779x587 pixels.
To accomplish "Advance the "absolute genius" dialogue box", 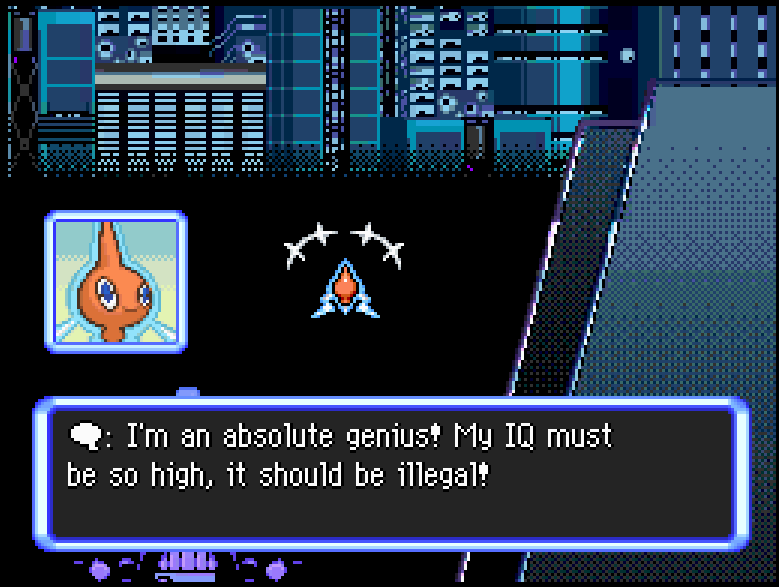I will (x=391, y=472).
